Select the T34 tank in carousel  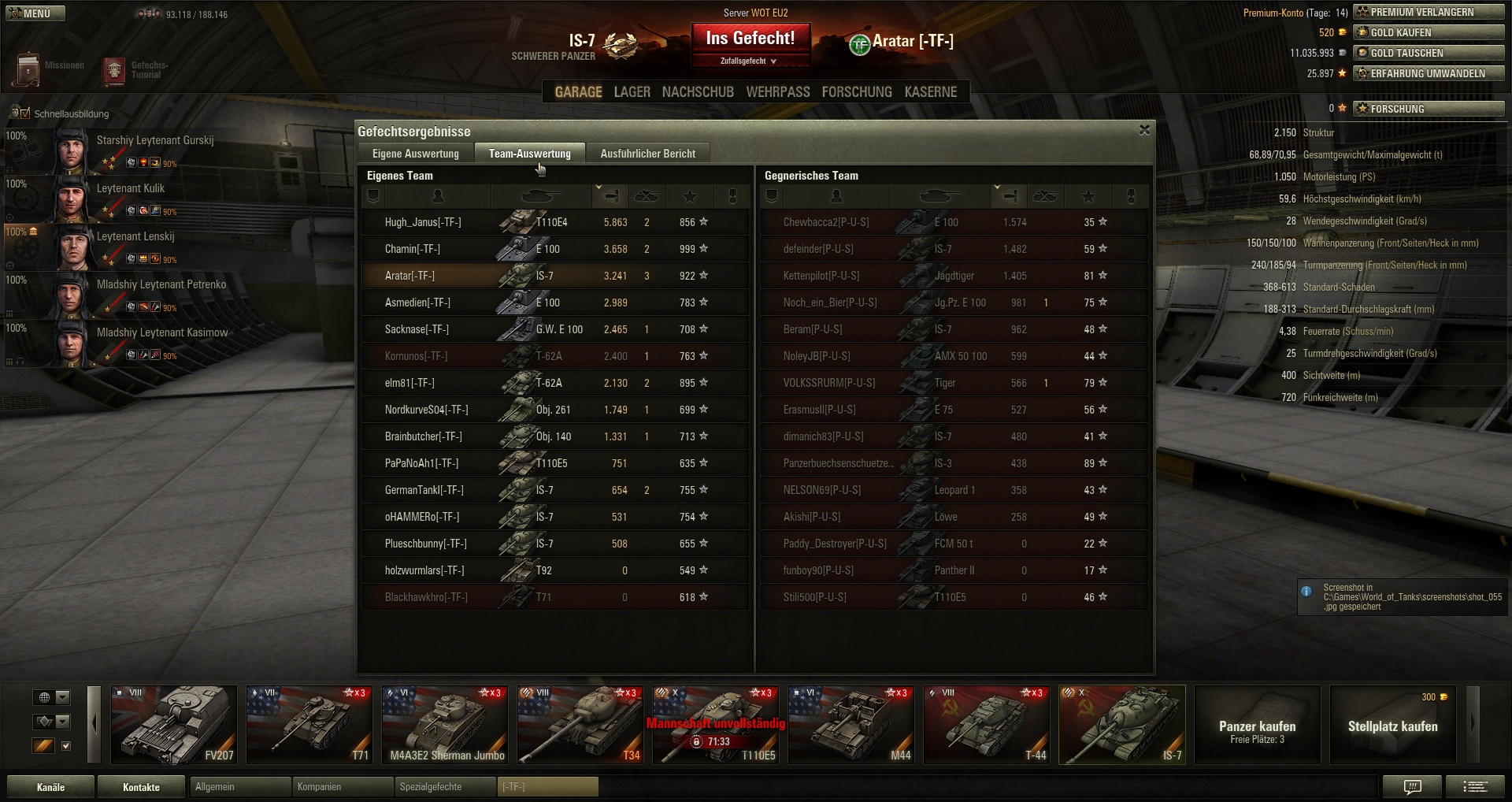click(580, 725)
